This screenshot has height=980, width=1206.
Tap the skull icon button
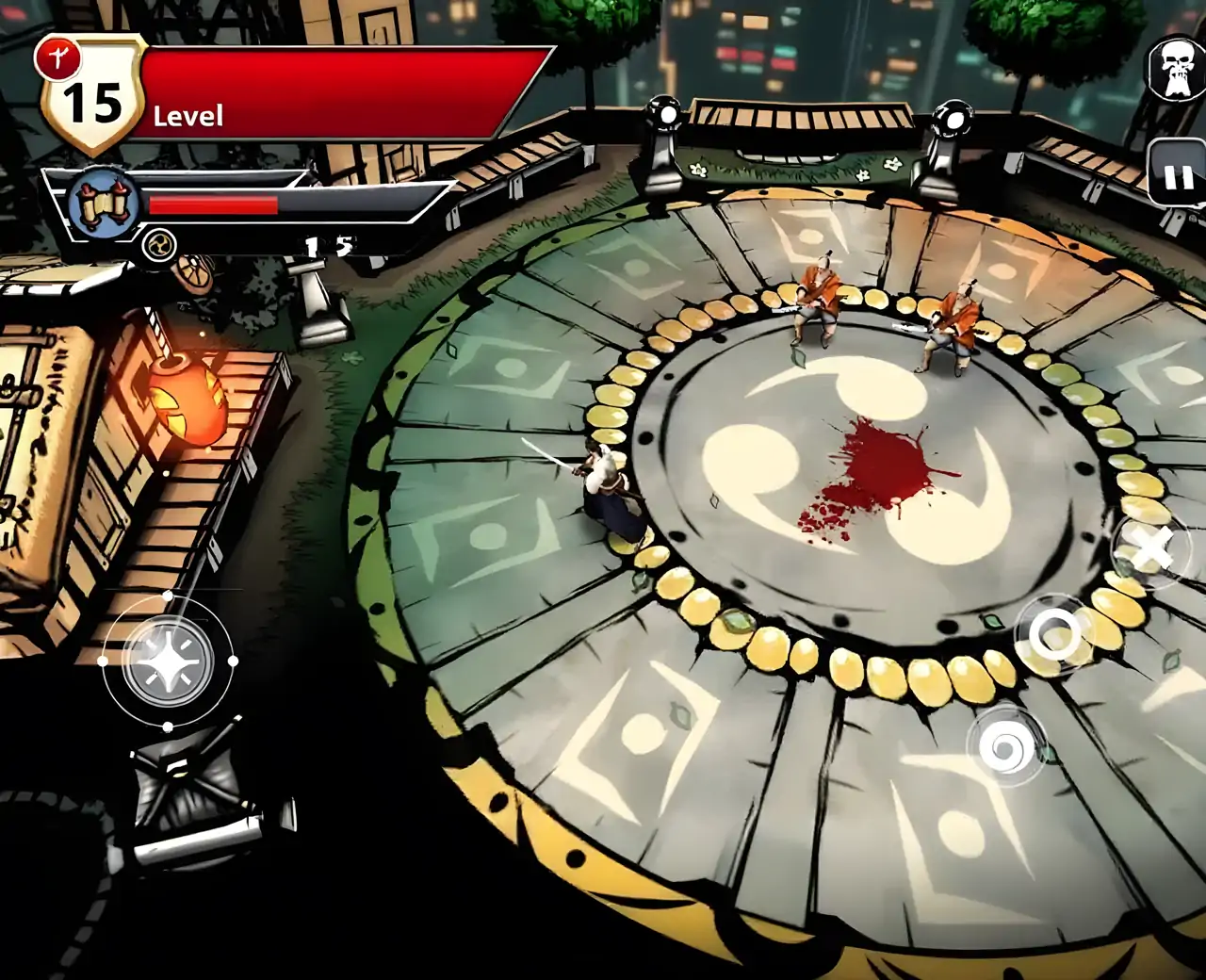point(1177,70)
